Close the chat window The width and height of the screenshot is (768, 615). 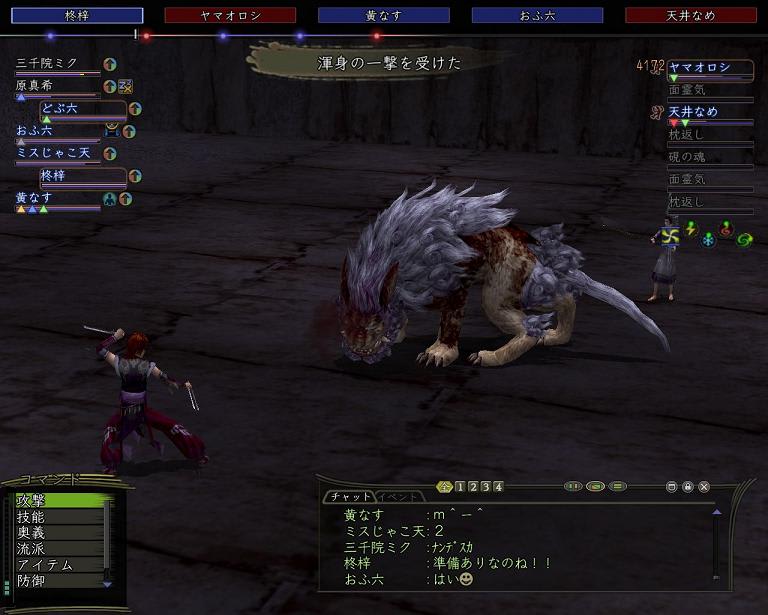coord(704,487)
